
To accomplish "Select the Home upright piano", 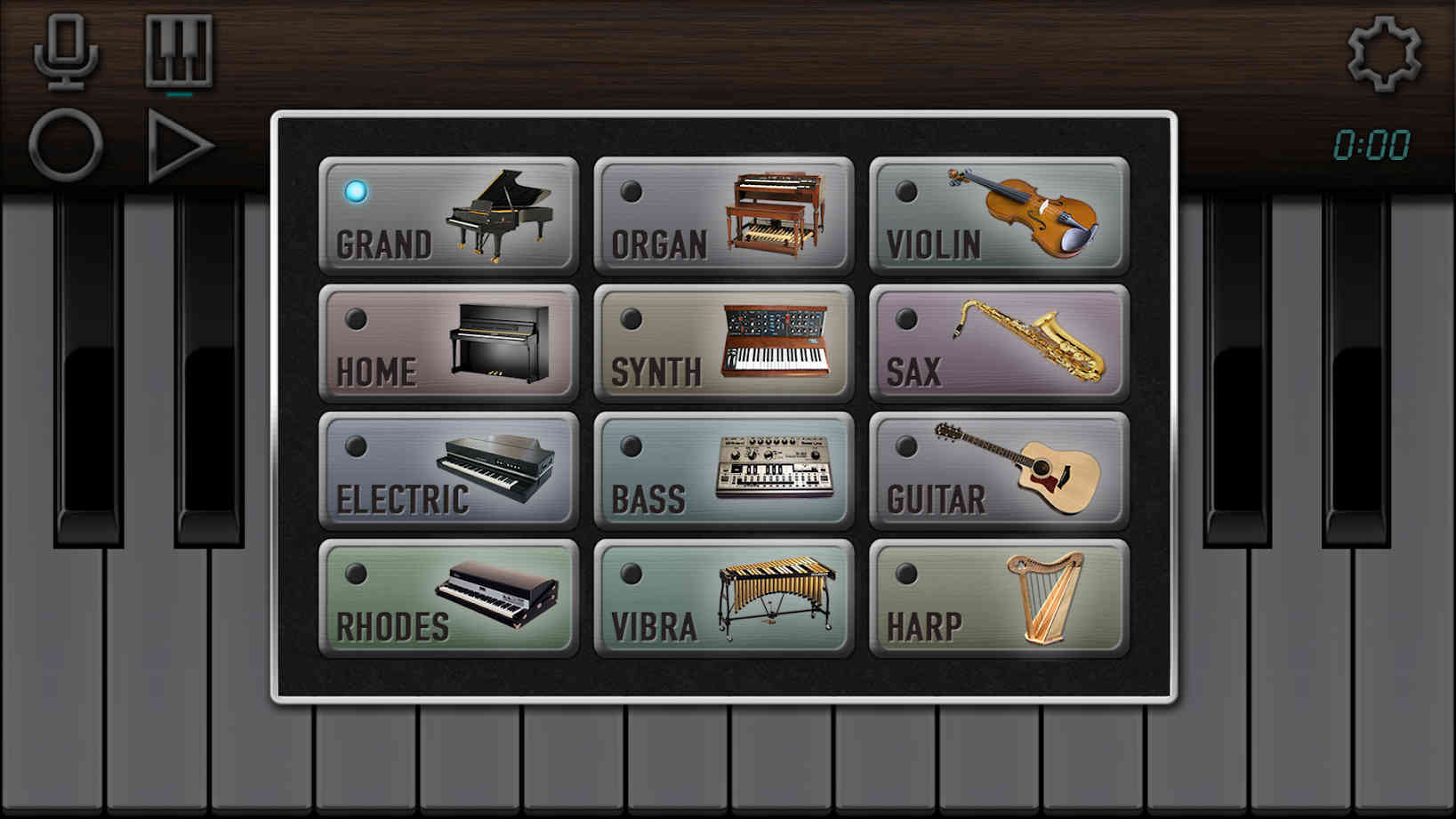I will pyautogui.click(x=448, y=343).
